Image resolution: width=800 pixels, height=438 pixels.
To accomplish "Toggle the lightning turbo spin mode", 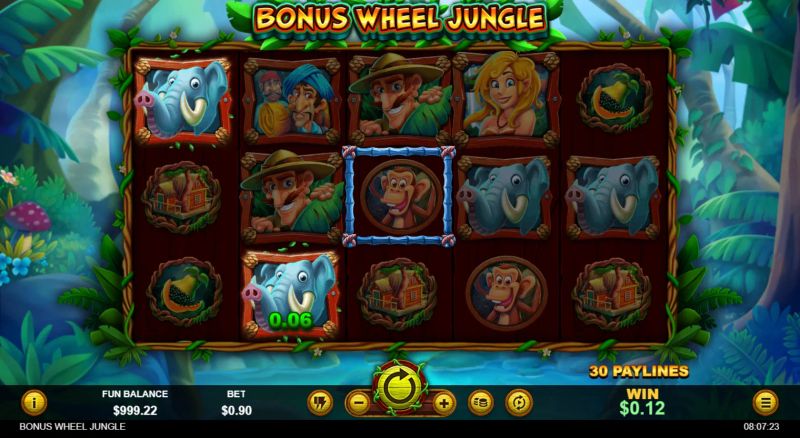I will 320,403.
